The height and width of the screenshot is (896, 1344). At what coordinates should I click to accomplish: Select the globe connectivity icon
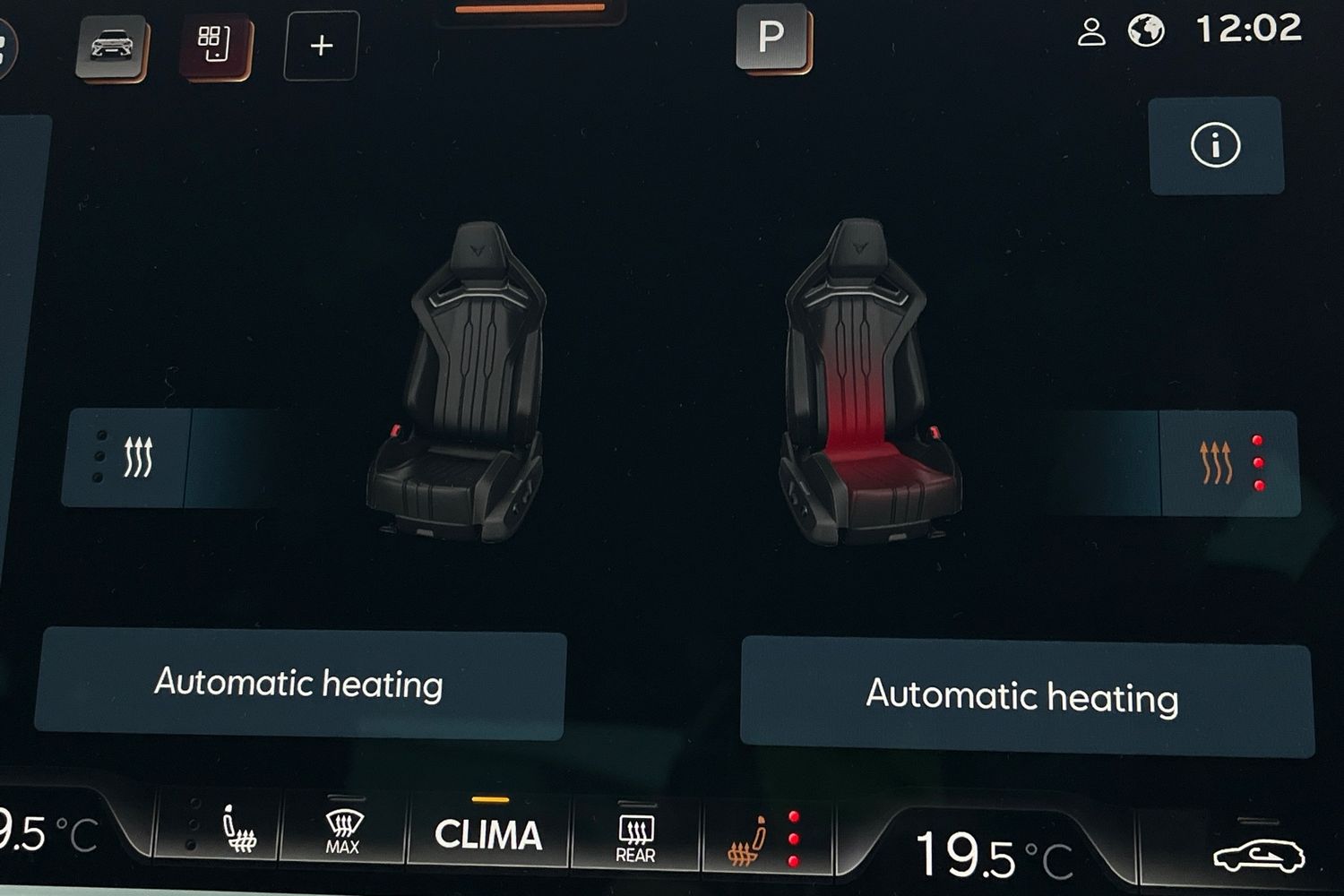click(x=1145, y=31)
